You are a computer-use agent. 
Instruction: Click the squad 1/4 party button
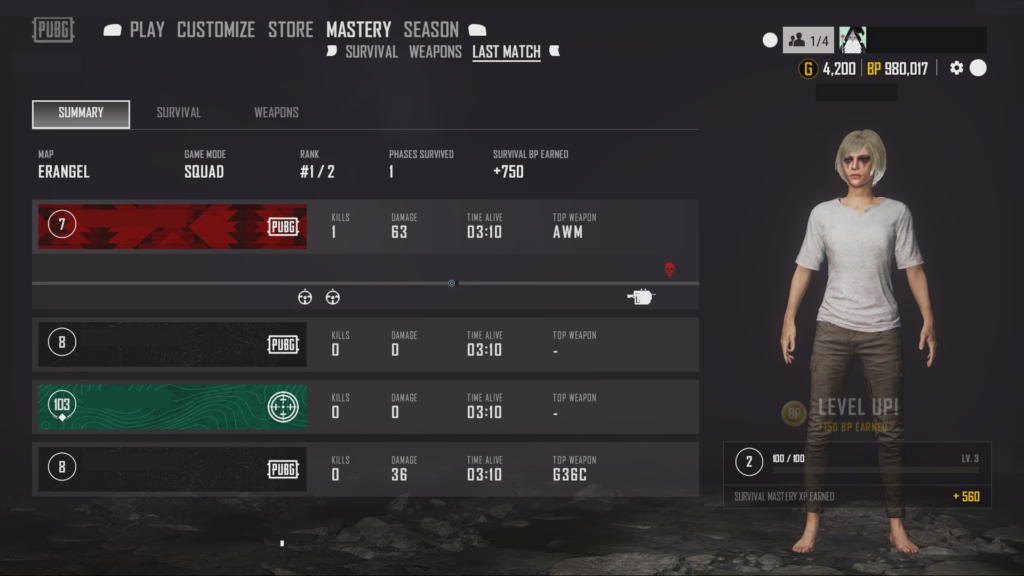click(x=808, y=40)
